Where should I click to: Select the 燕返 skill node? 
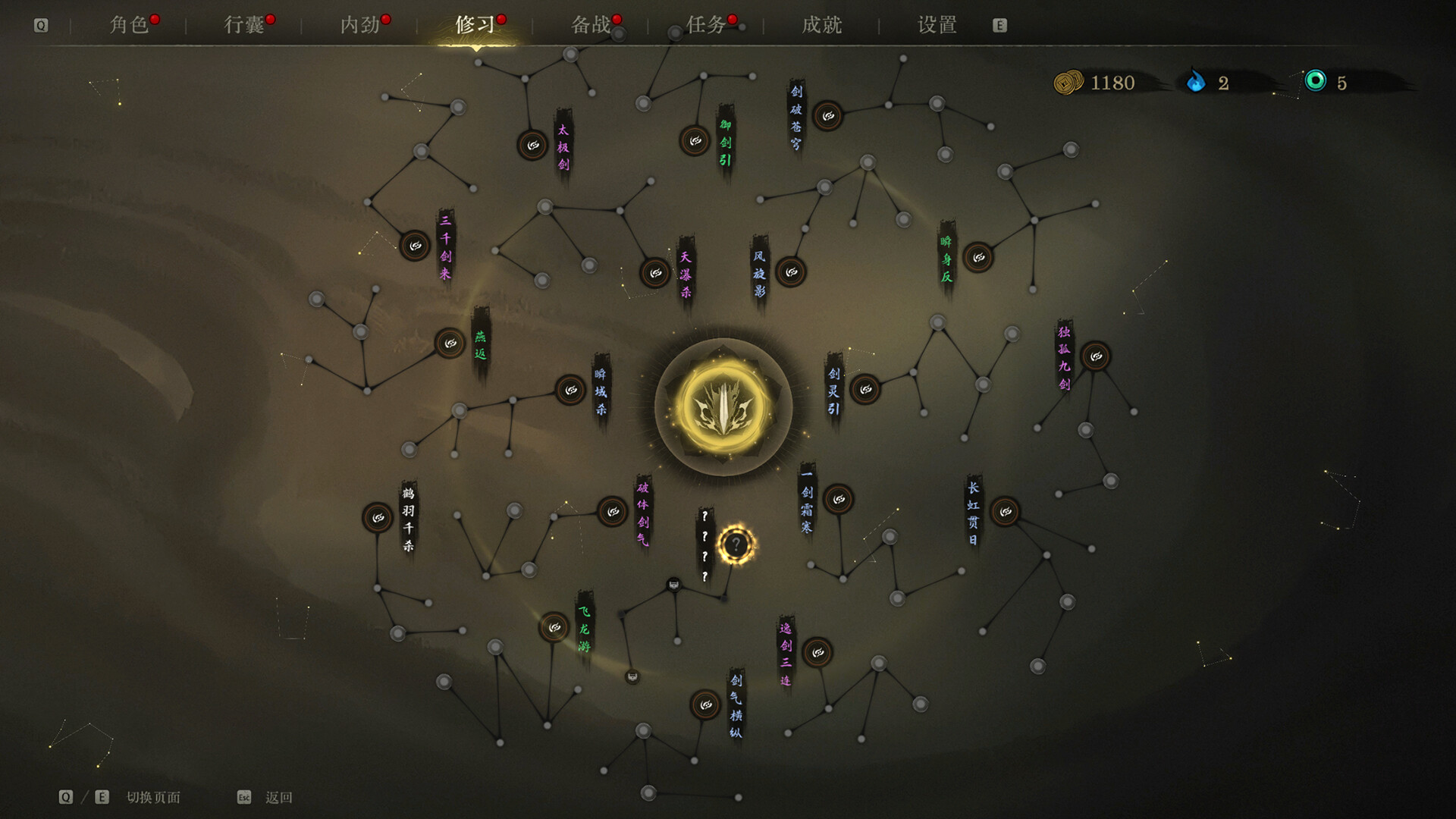(450, 343)
